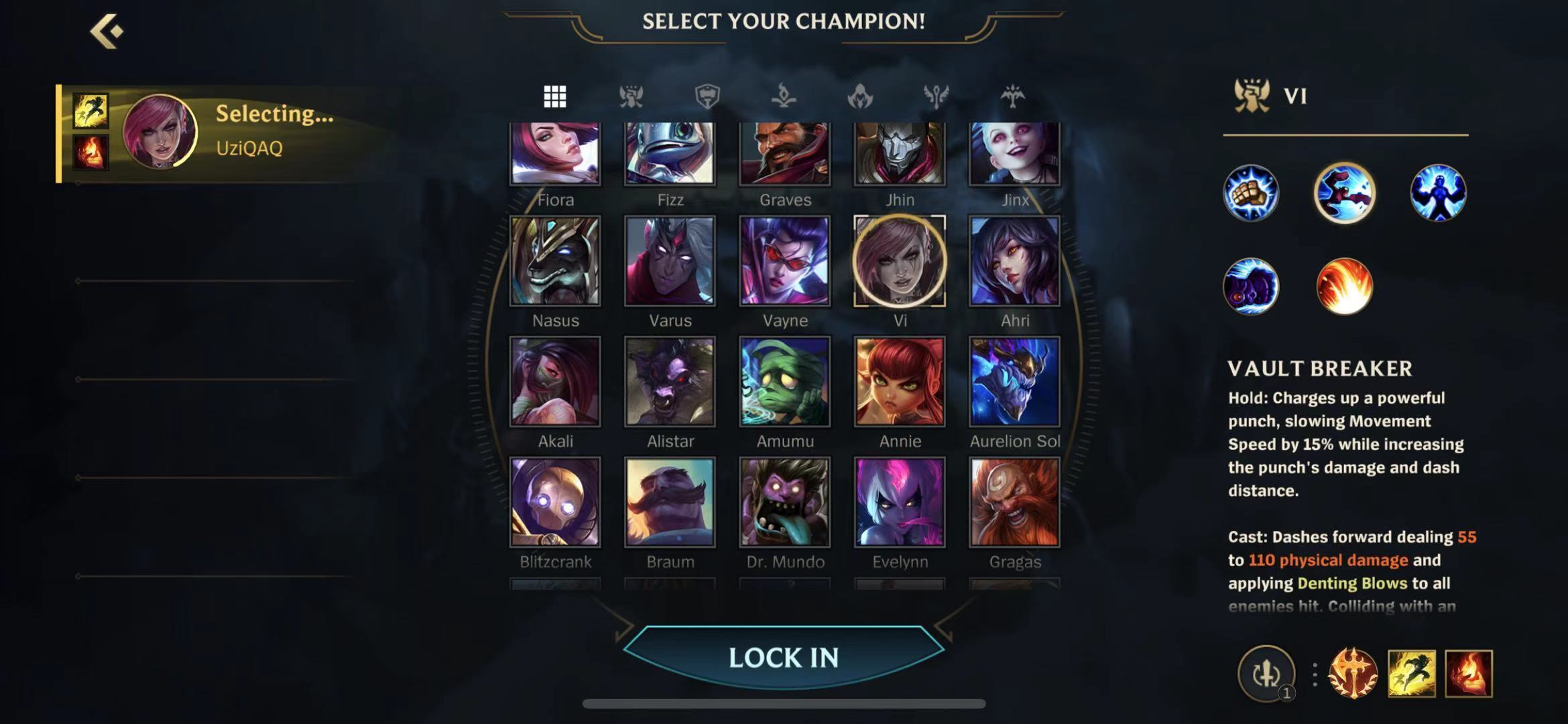Open the rune selection trident icon

[1353, 673]
